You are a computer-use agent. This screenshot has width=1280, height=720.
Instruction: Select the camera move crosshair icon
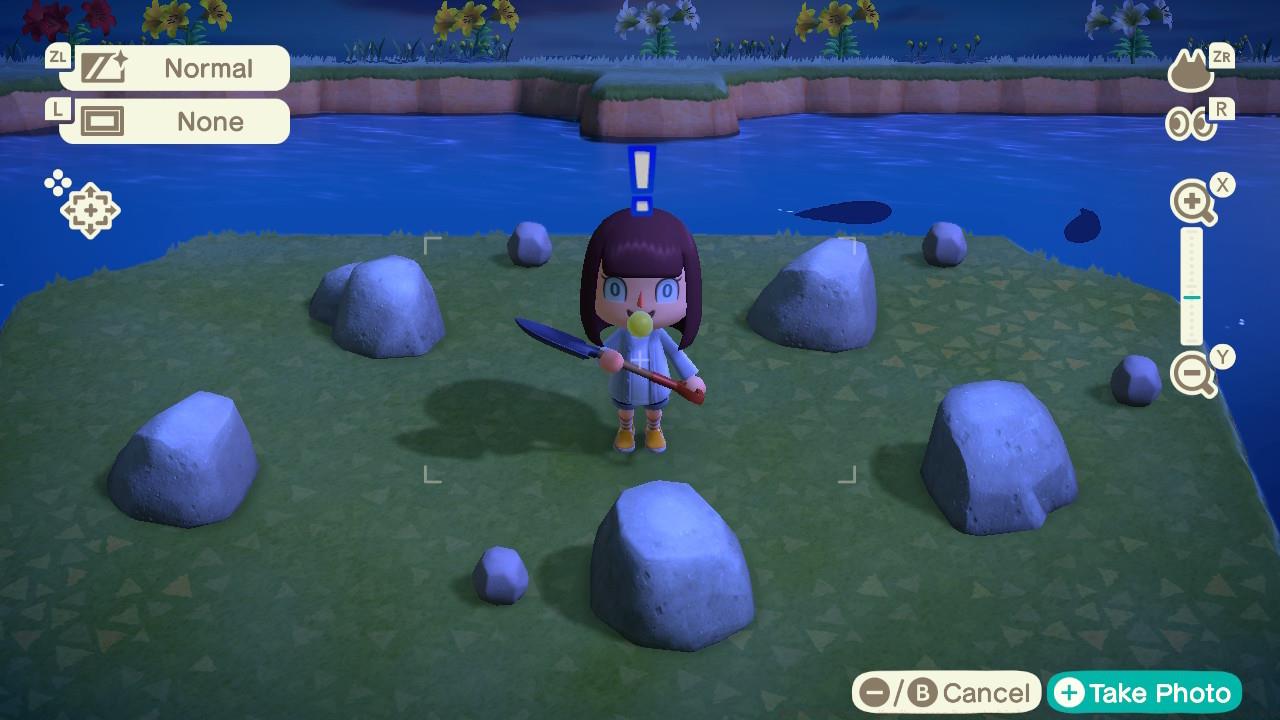click(88, 208)
